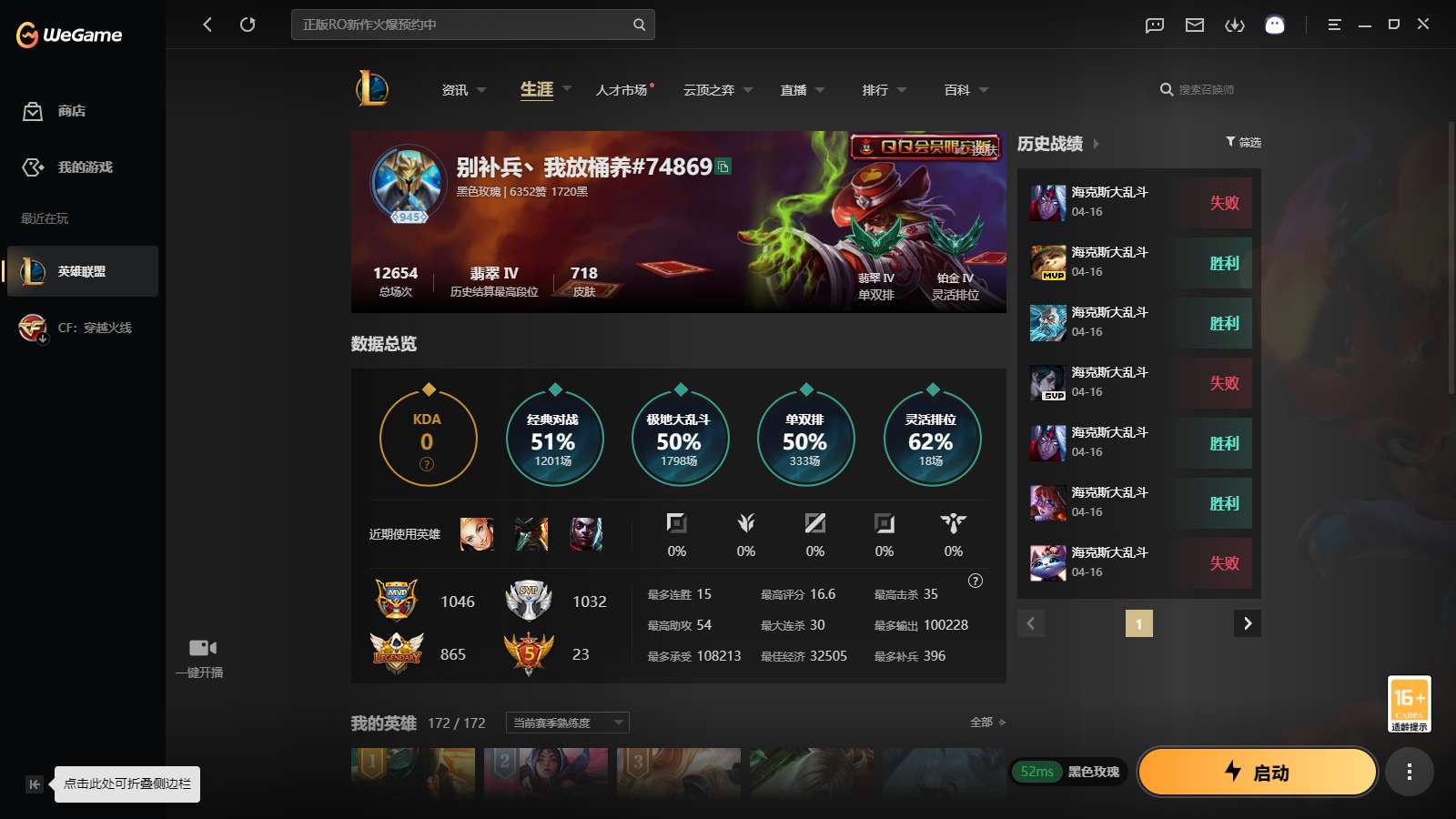Click the 我的游戏 sidebar icon
The width and height of the screenshot is (1456, 819).
click(x=35, y=167)
